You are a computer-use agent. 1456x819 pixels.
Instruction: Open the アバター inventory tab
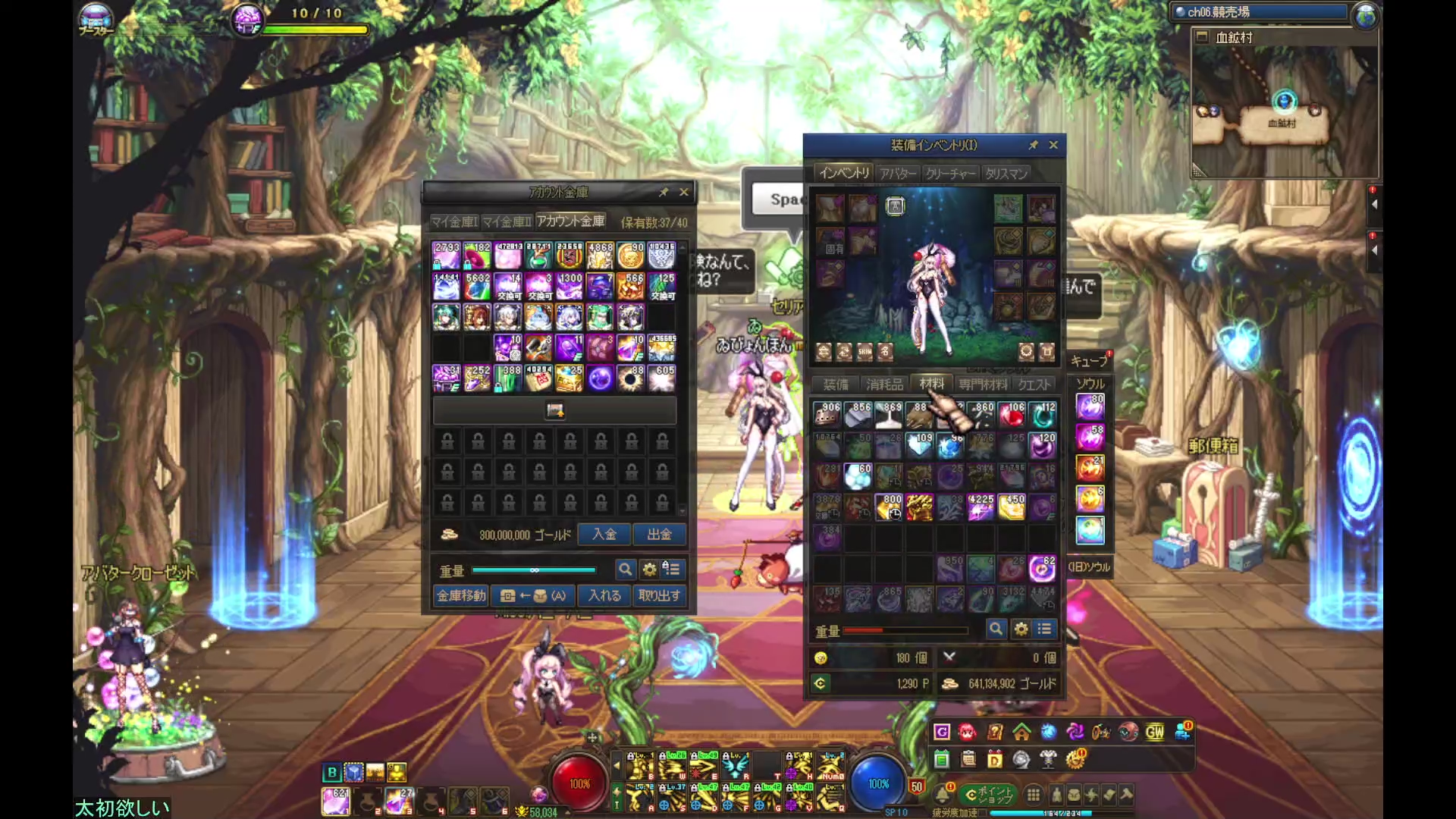pos(898,174)
